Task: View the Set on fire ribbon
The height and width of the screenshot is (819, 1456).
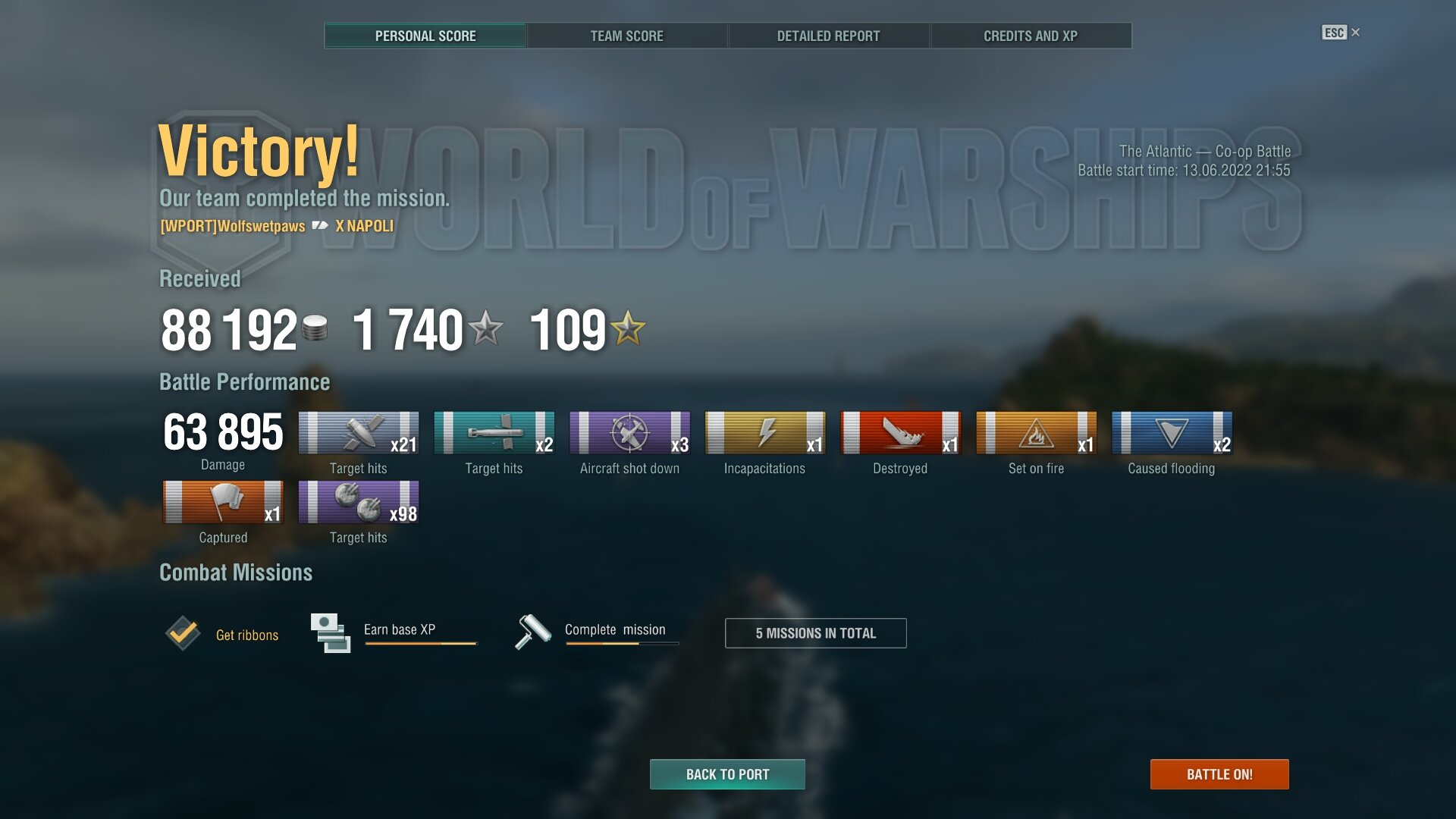Action: (1036, 434)
